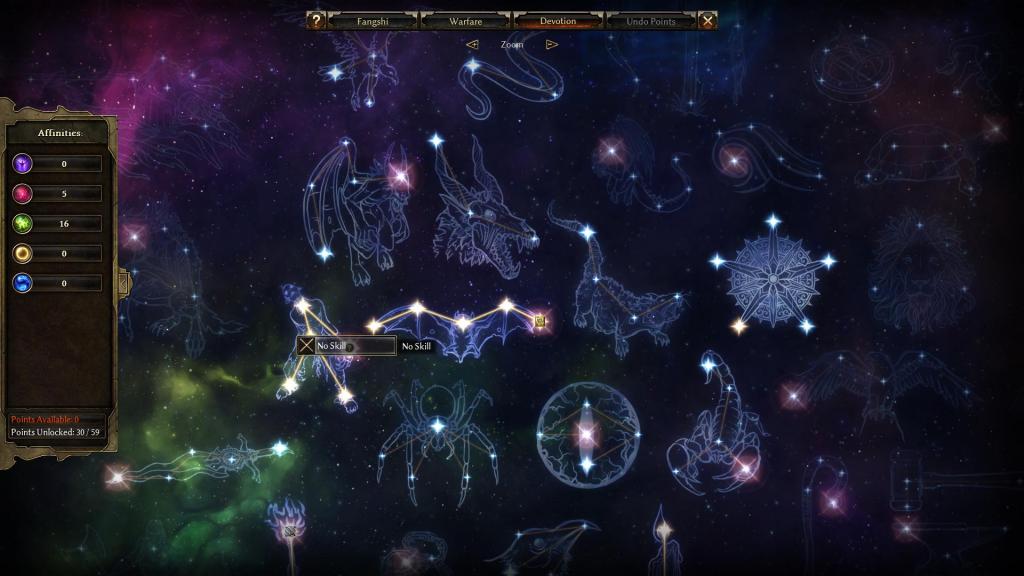Open the No Skill assignment box
Screen dimensions: 1024x576
click(x=346, y=346)
